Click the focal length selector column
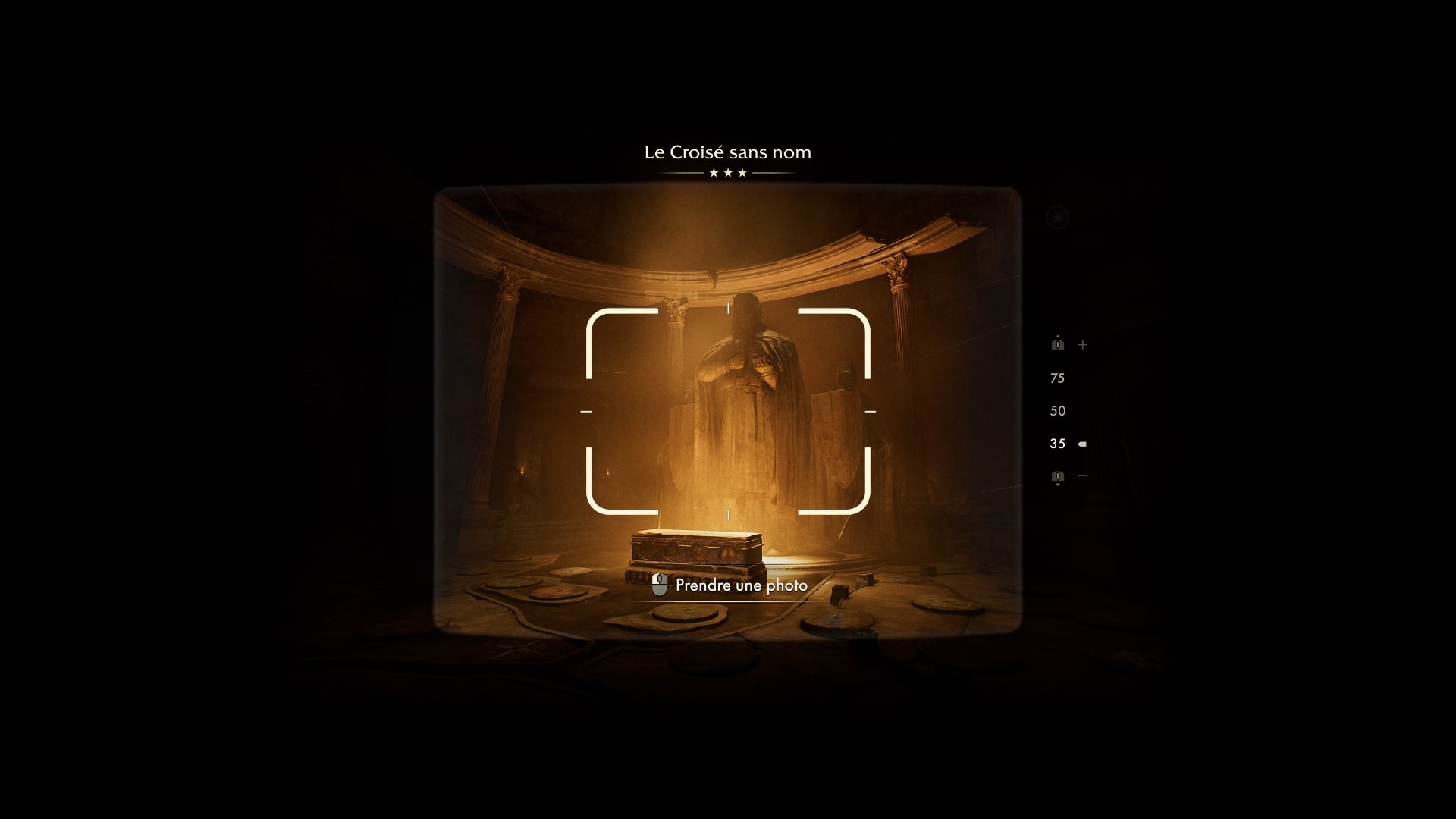 point(1057,410)
